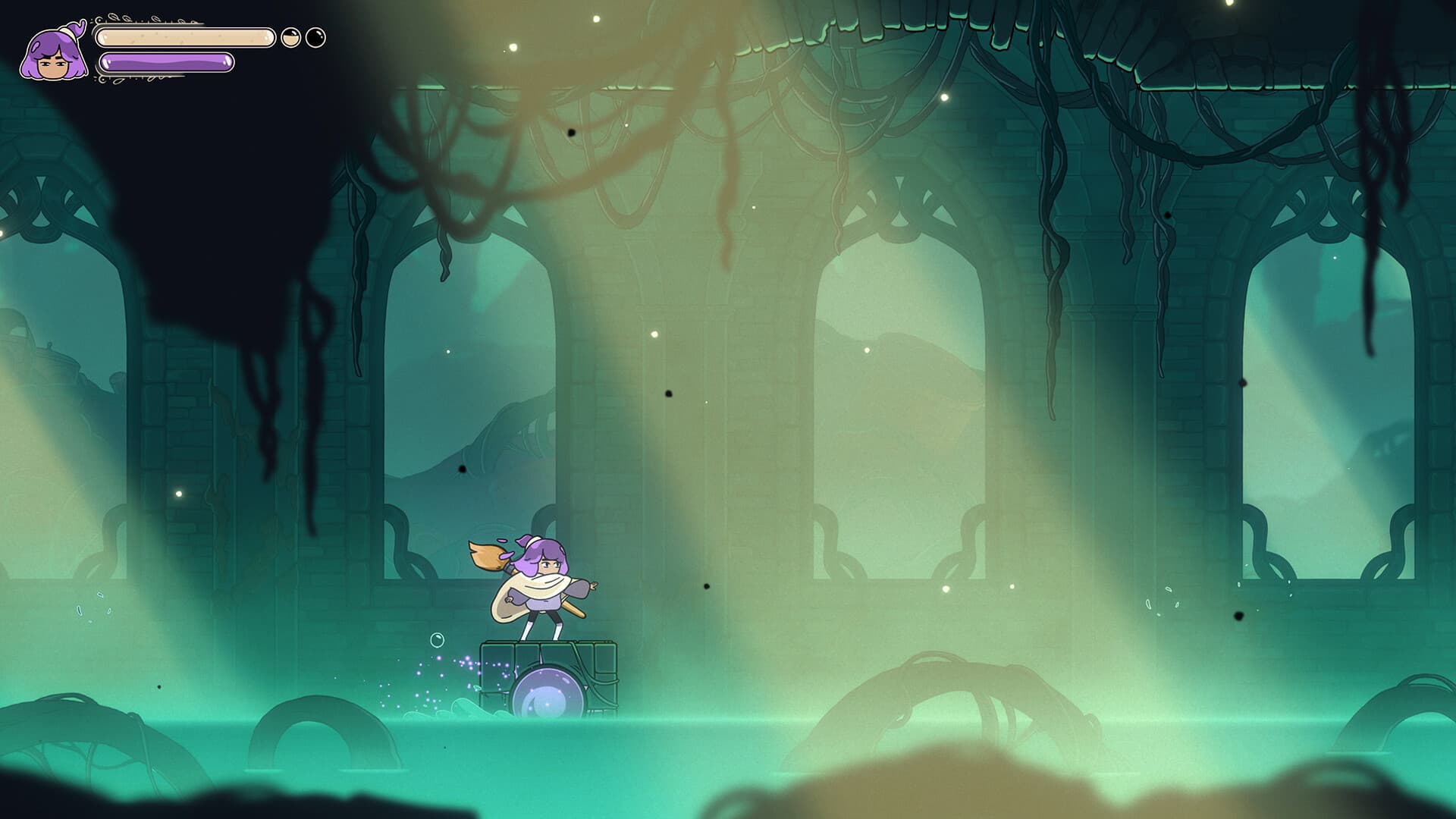This screenshot has height=819, width=1456.
Task: Click the purple-haired character portrait
Action: 53,53
